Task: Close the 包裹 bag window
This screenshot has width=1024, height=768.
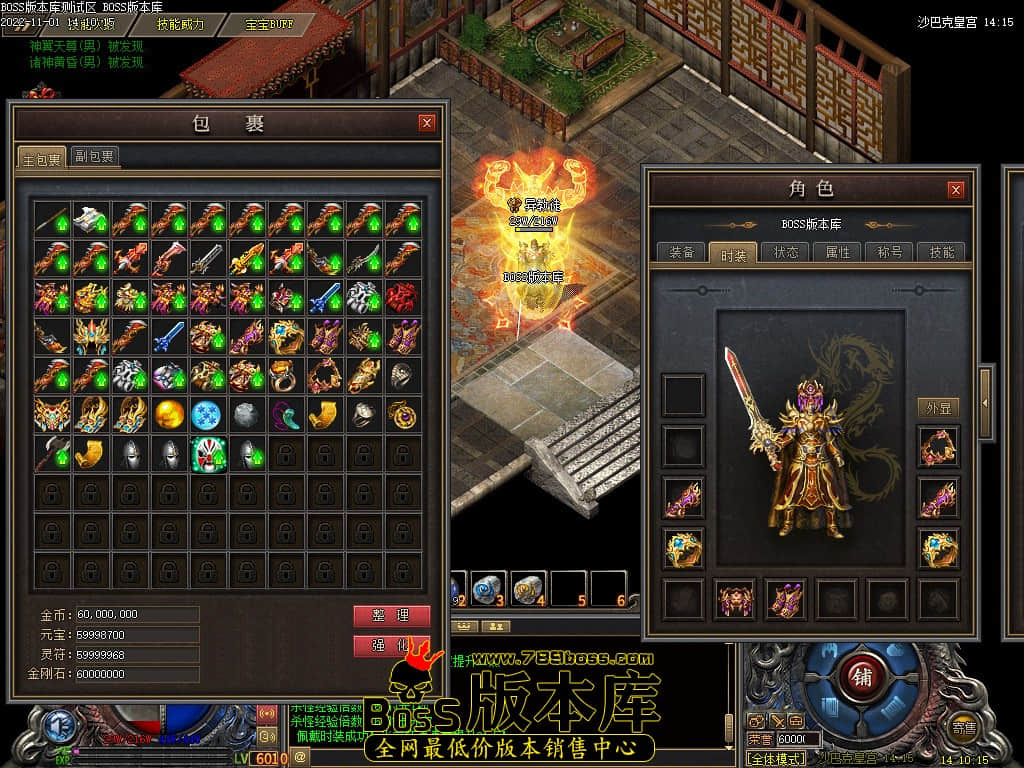Action: click(427, 123)
